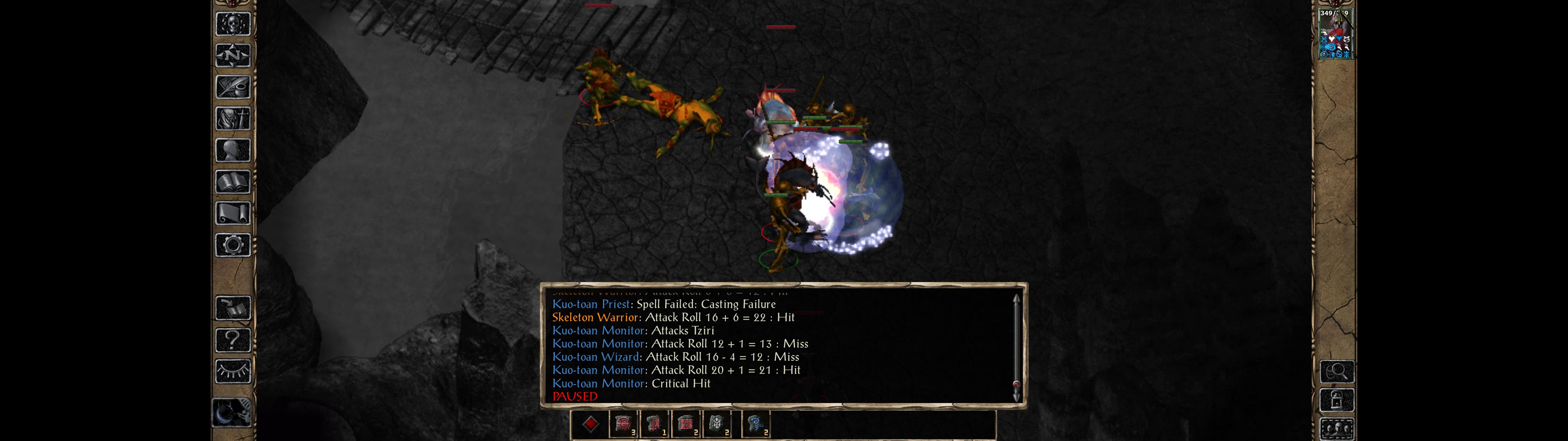This screenshot has width=1568, height=441.
Task: Cast the red circular target rune spell
Action: 623,424
